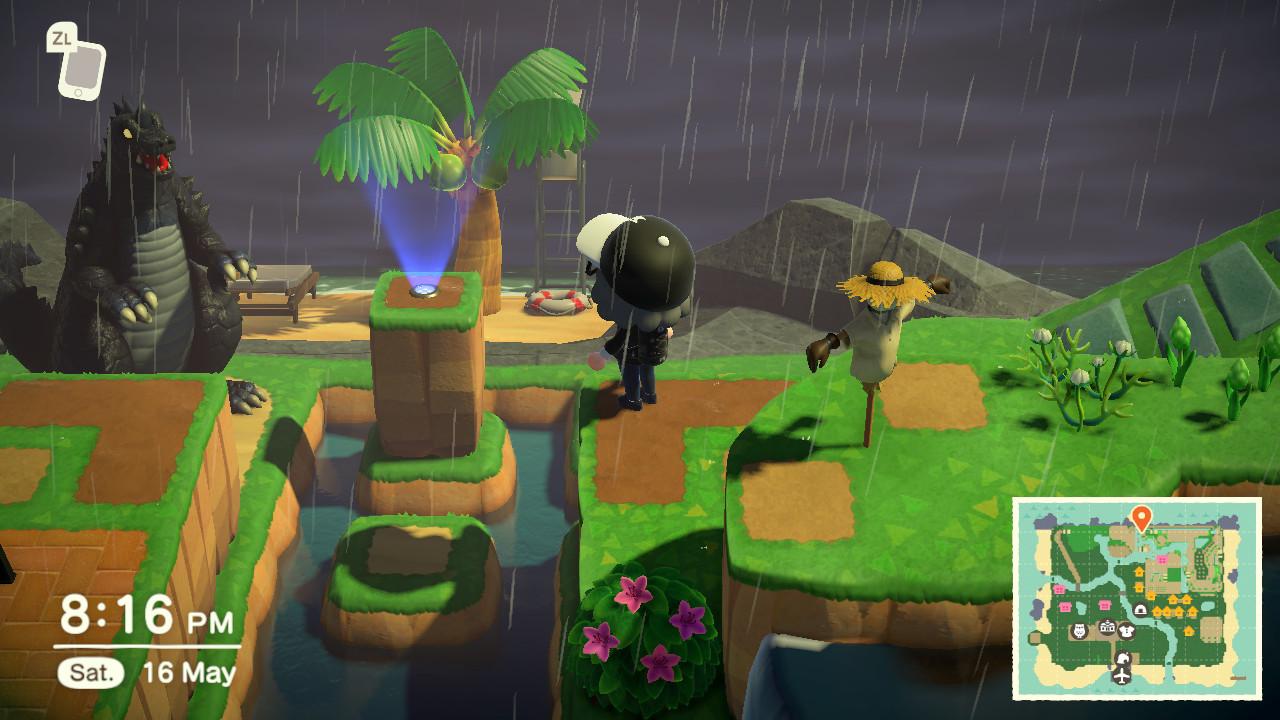Click the orange location pin on the minimap

pos(1140,517)
